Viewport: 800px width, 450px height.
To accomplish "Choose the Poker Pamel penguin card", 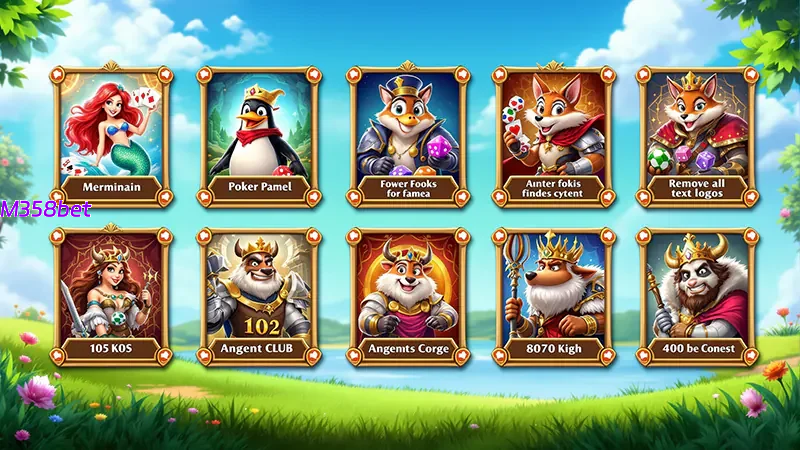I will point(258,135).
